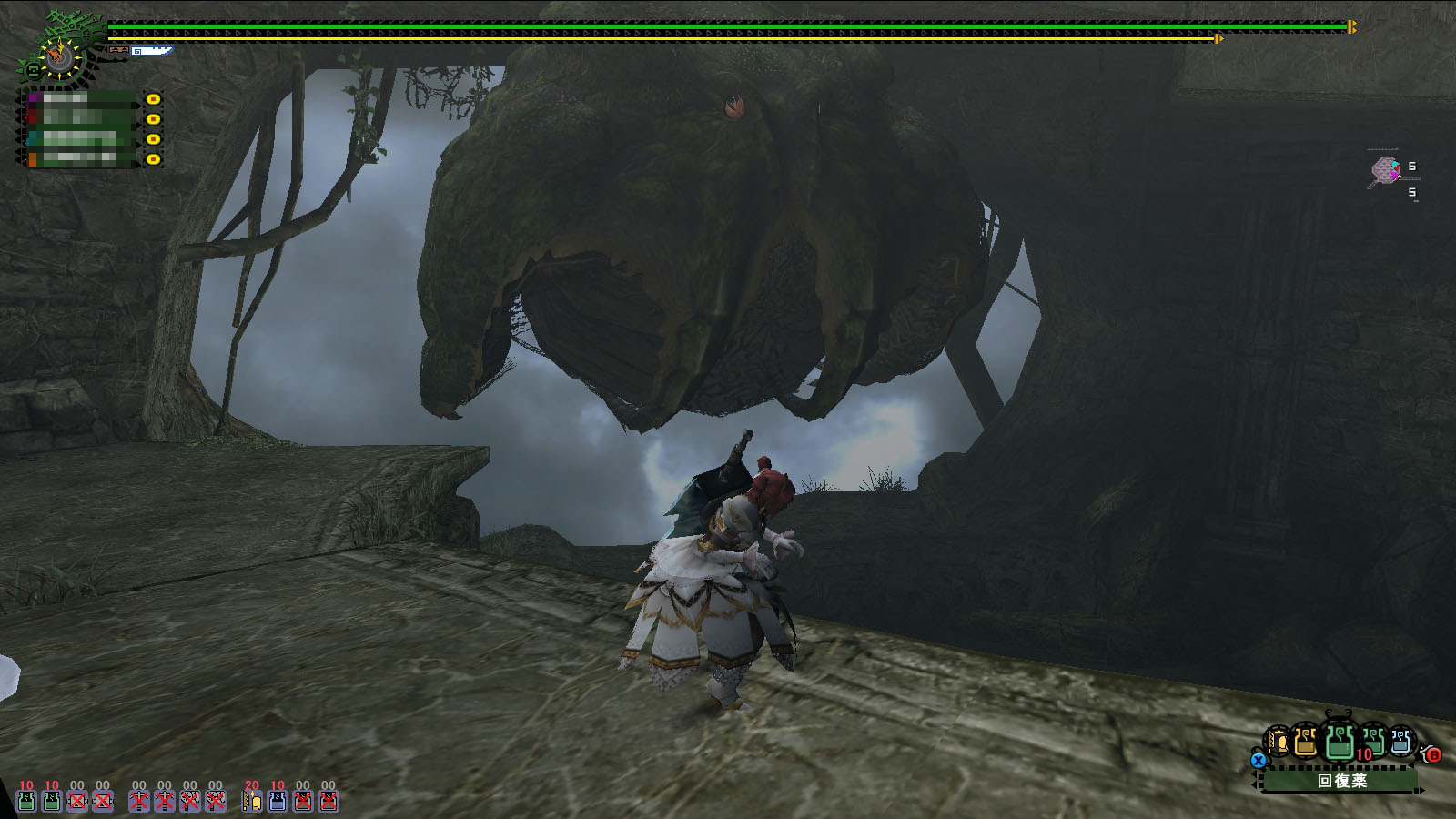
Task: Pick the whetstone icon in the item selector
Action: (x=1278, y=742)
